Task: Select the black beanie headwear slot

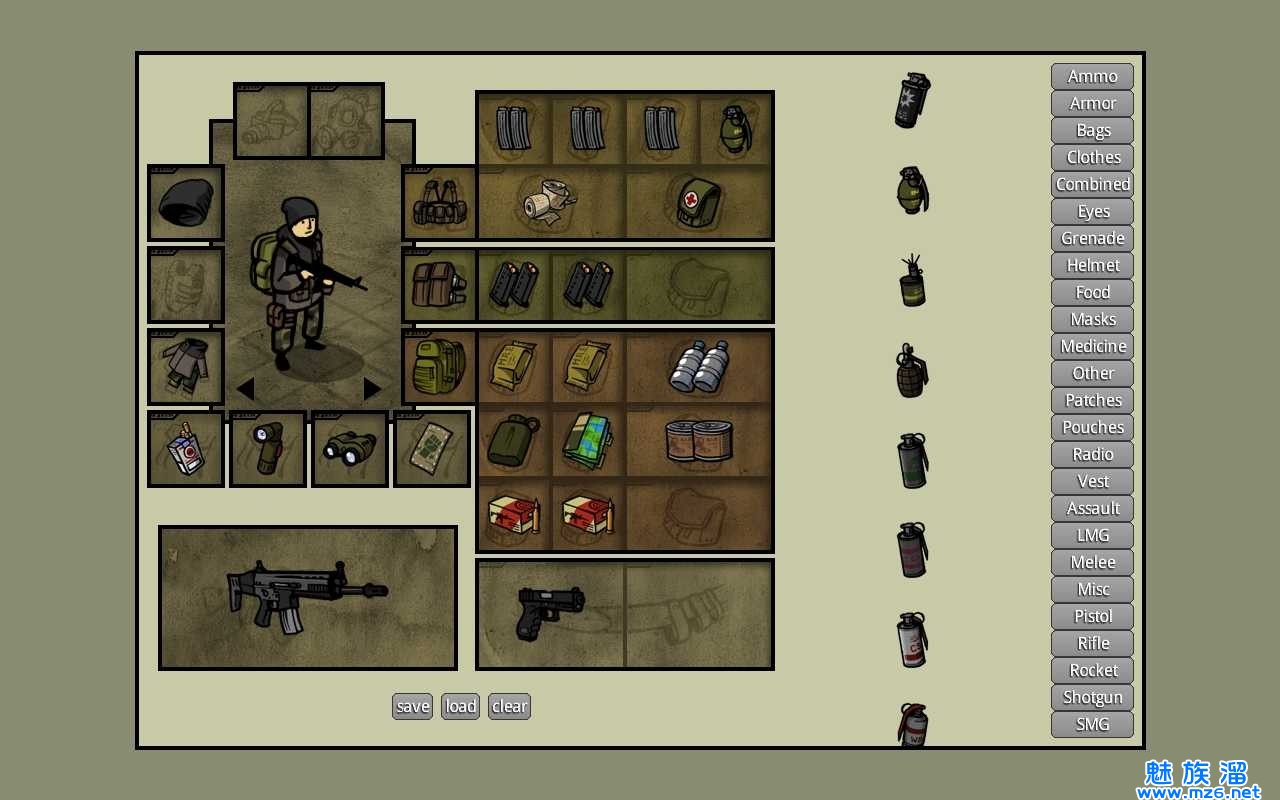Action: (x=186, y=203)
